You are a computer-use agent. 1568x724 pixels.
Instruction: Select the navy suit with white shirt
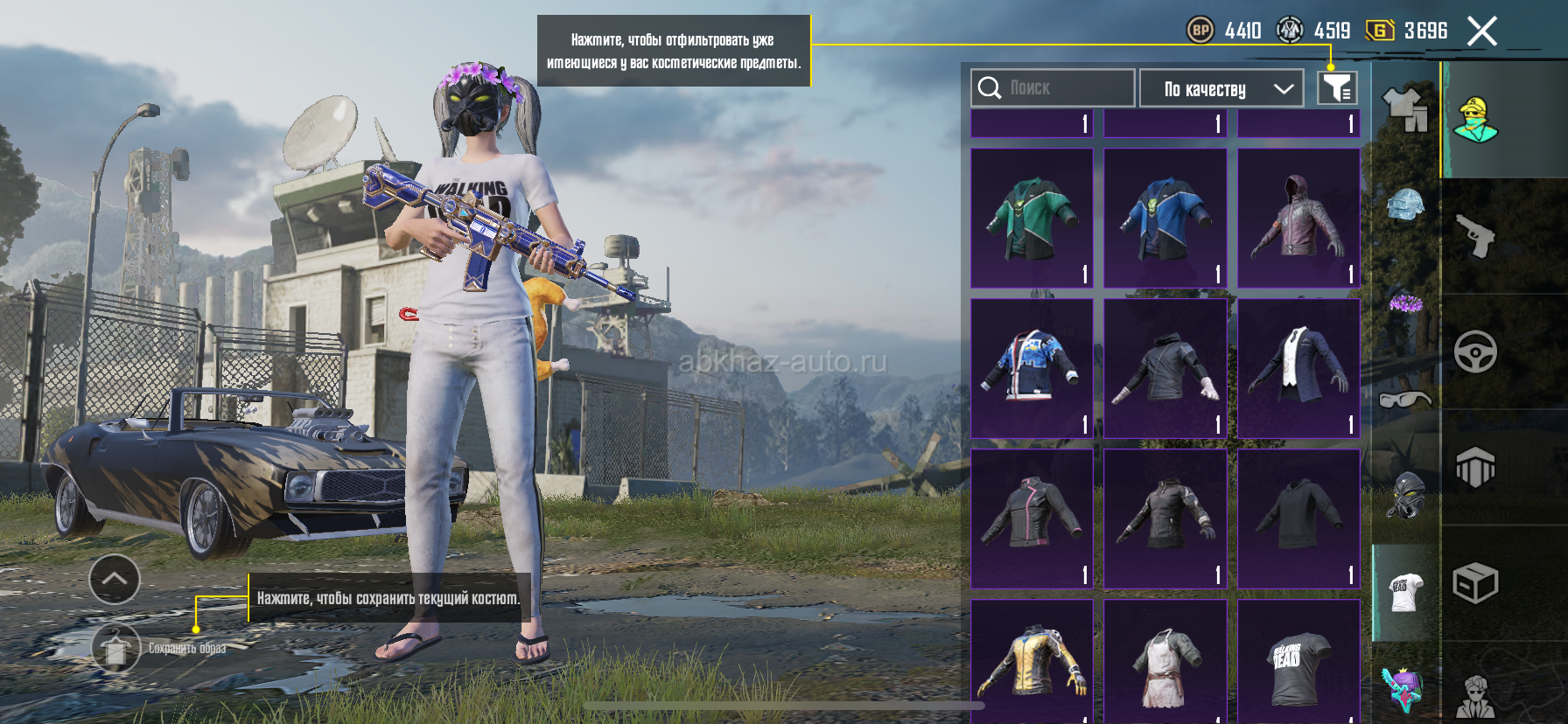1298,368
